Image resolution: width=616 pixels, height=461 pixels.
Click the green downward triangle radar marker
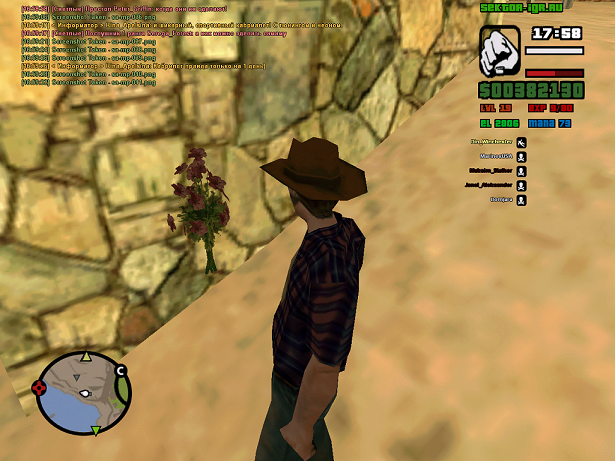tap(96, 430)
